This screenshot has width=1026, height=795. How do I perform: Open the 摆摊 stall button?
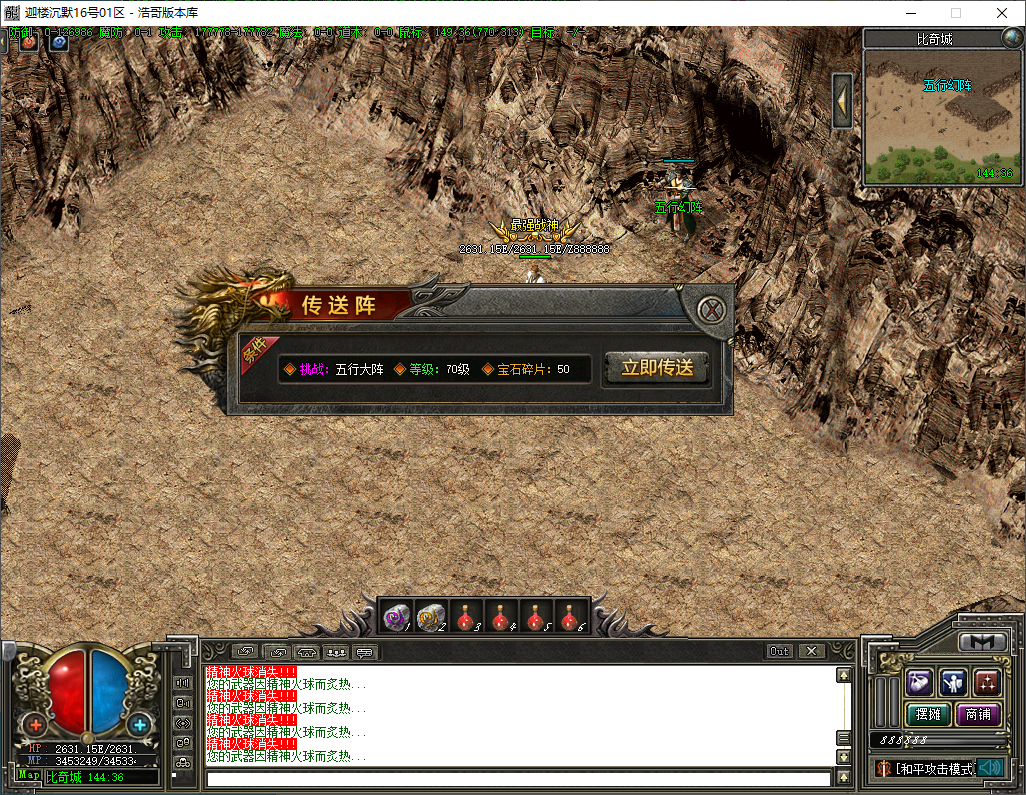point(927,714)
